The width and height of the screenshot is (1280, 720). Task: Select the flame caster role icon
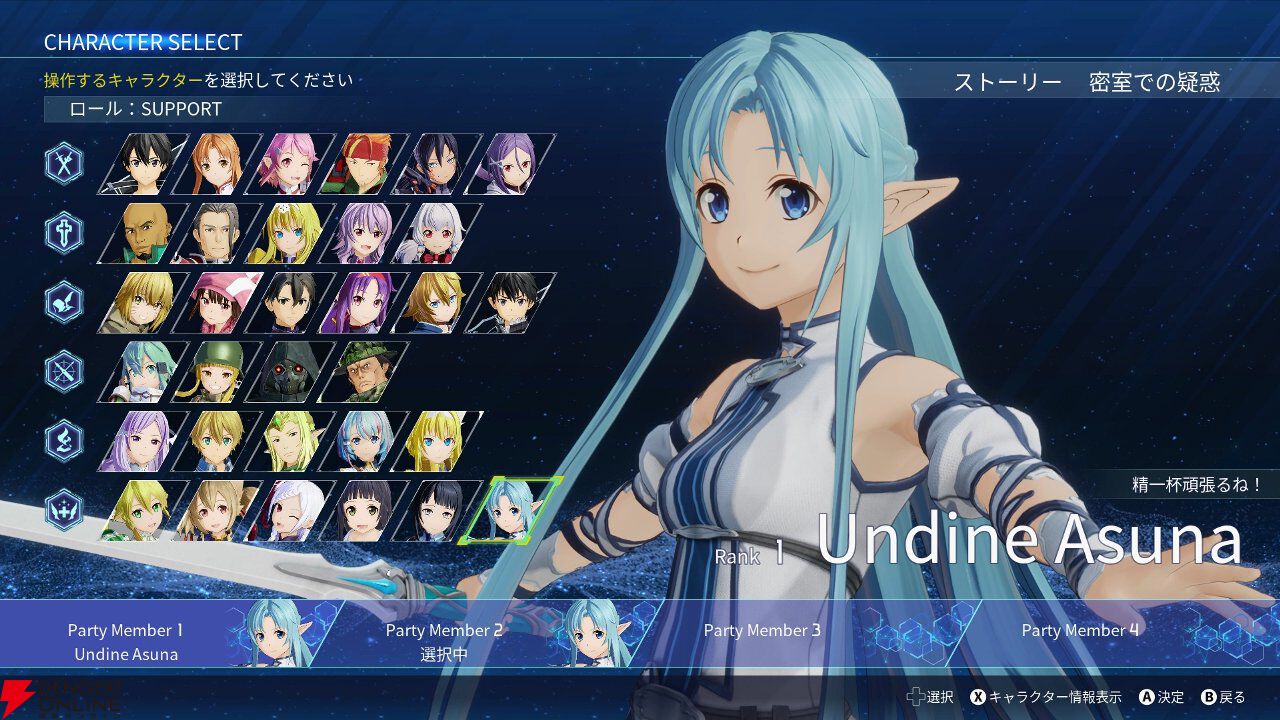(62, 438)
